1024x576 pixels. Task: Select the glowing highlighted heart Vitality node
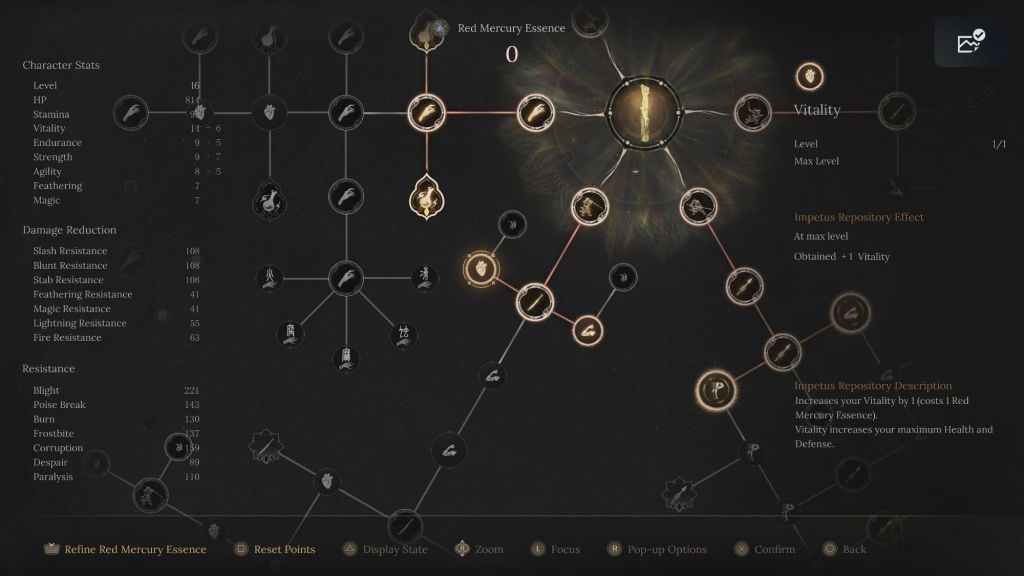[x=482, y=268]
